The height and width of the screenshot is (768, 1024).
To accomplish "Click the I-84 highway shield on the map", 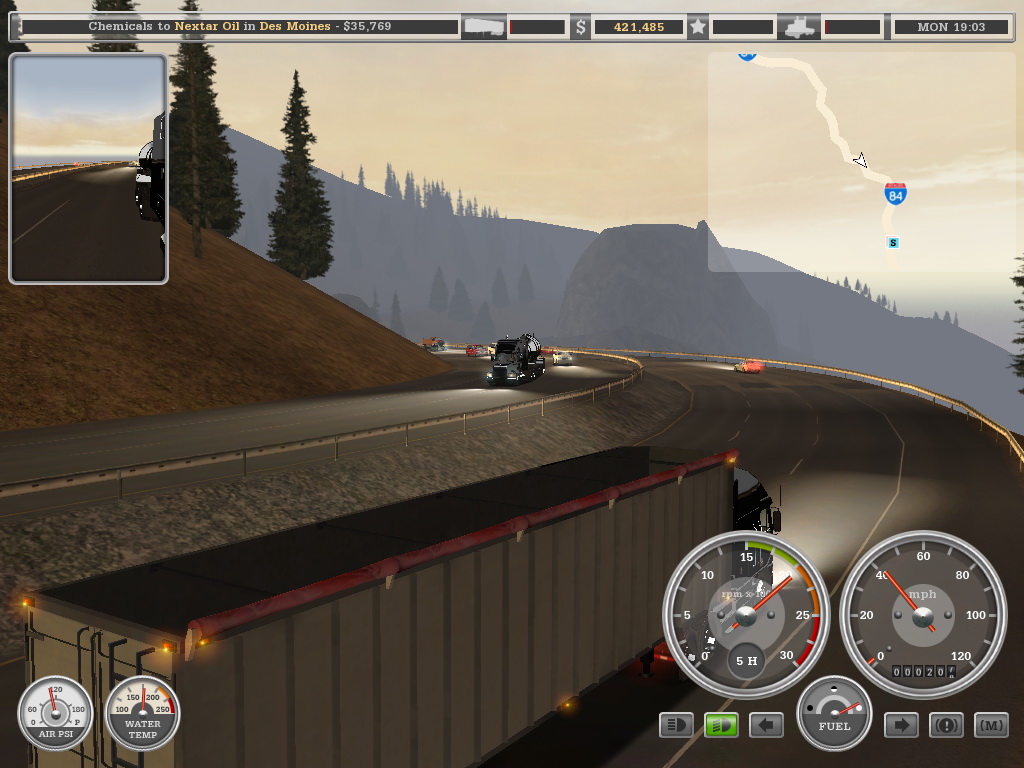I will pos(895,194).
